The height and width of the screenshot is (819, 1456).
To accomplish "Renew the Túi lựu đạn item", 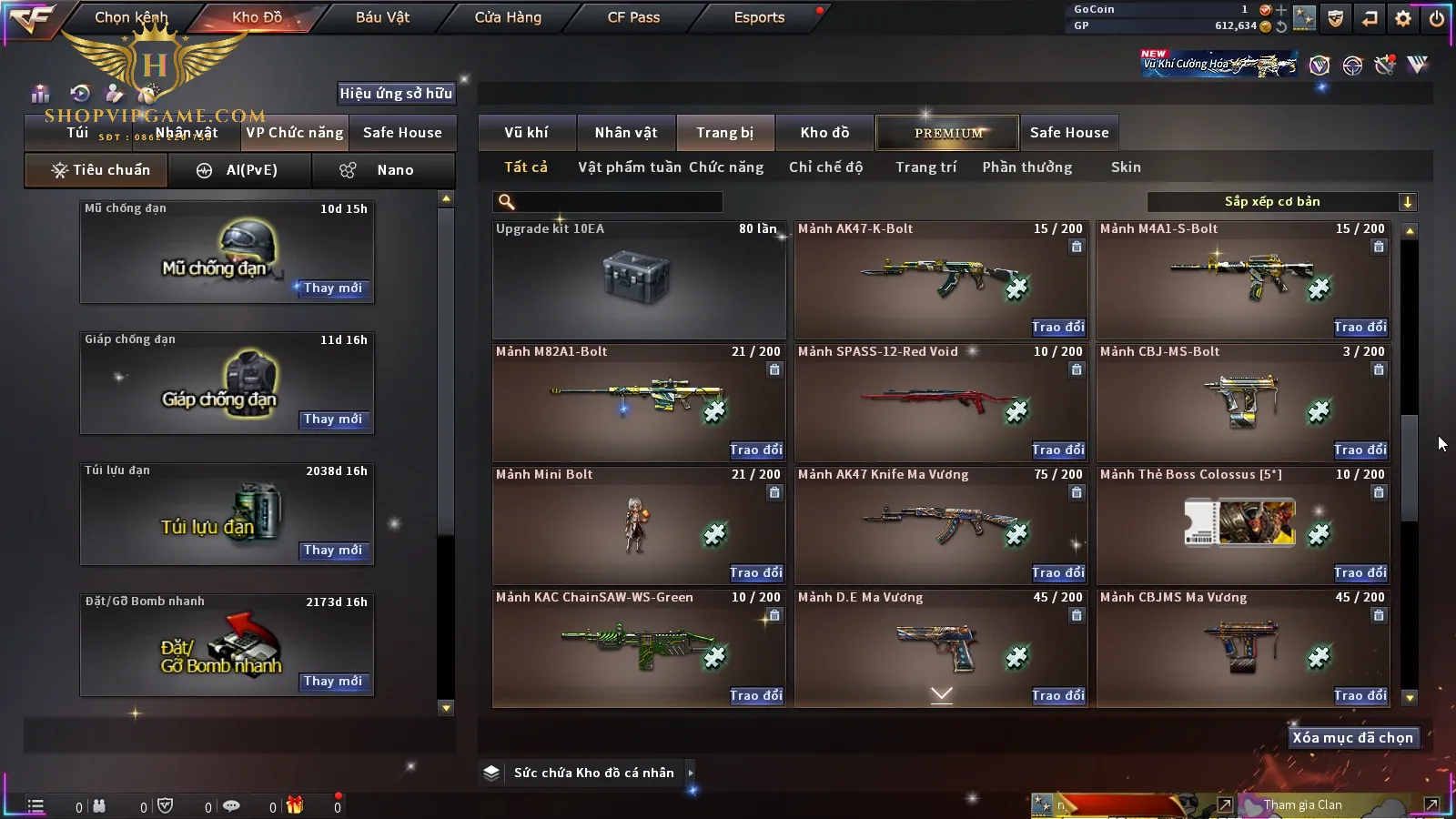I will click(x=333, y=551).
